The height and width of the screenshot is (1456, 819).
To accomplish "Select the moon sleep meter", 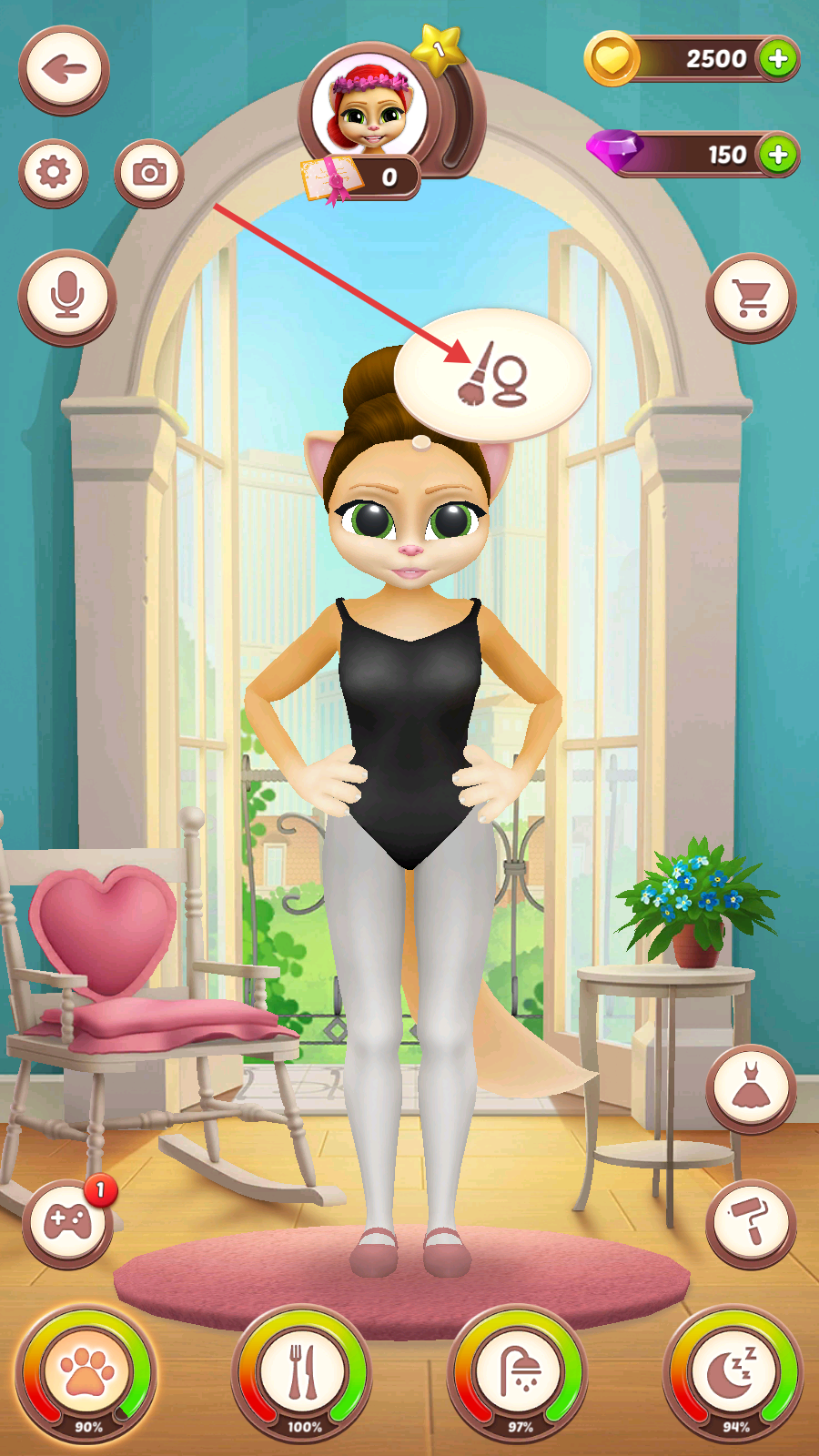I will (x=733, y=1373).
